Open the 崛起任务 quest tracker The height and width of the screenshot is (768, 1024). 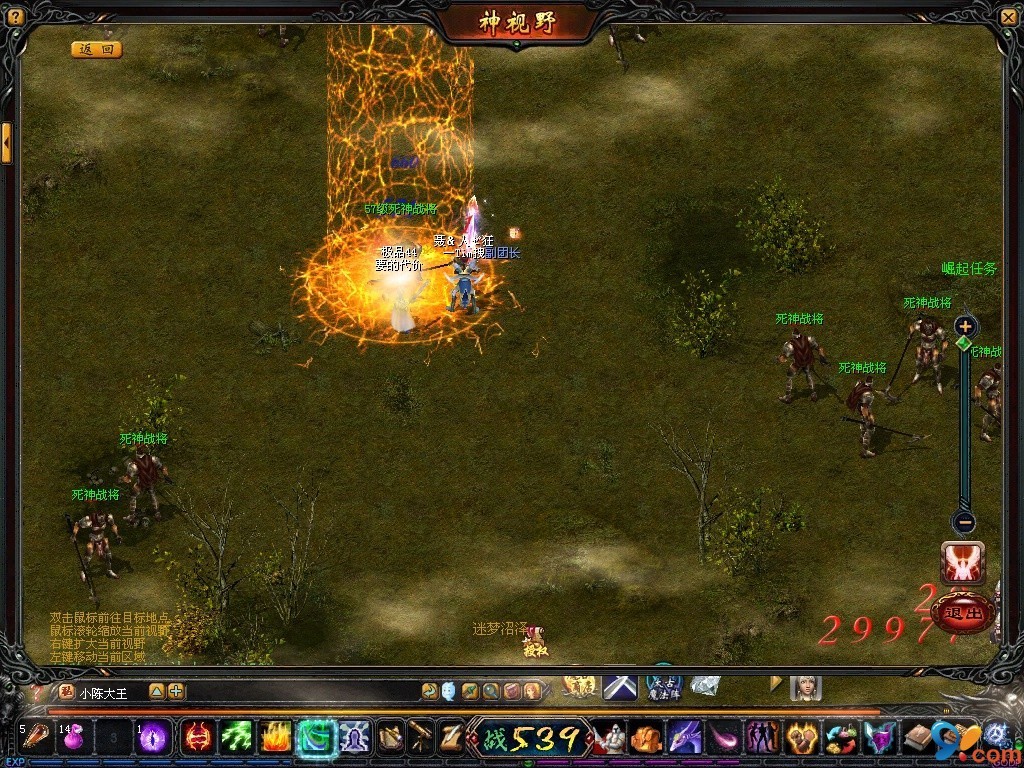tap(969, 269)
